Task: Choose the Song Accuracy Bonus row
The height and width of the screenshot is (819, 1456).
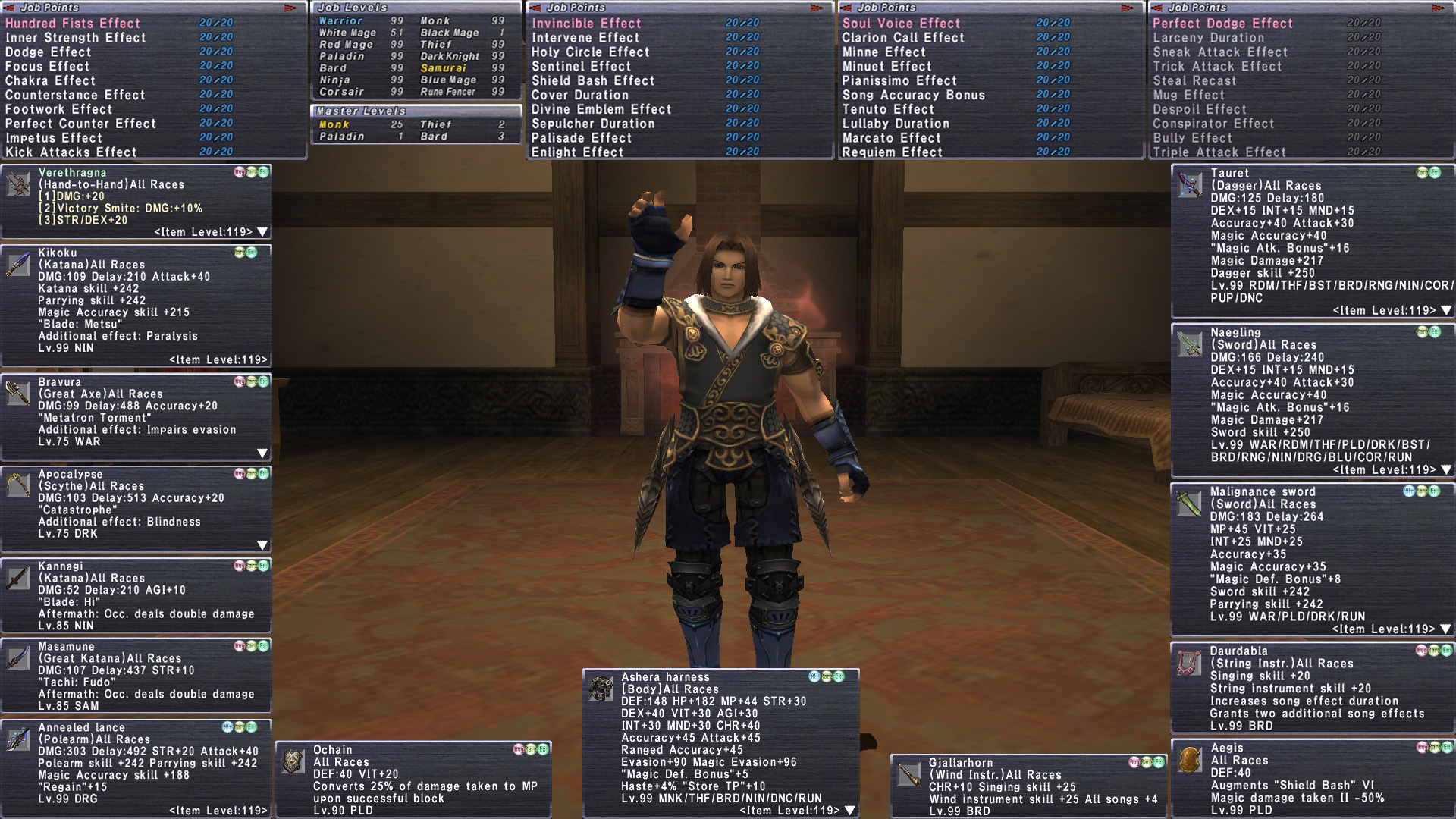Action: (x=913, y=95)
